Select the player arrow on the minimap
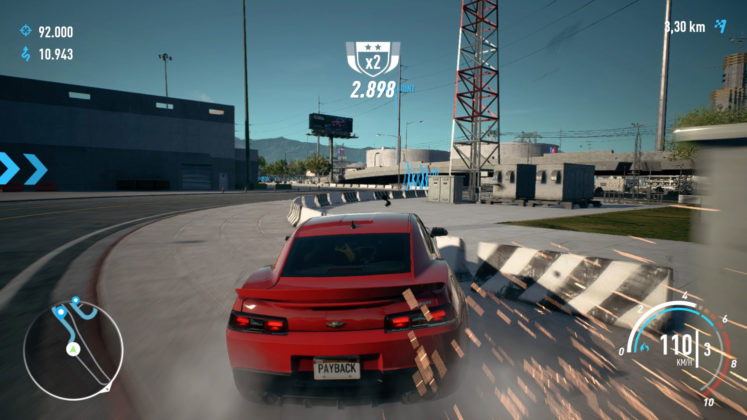This screenshot has height=420, width=747. point(72,350)
